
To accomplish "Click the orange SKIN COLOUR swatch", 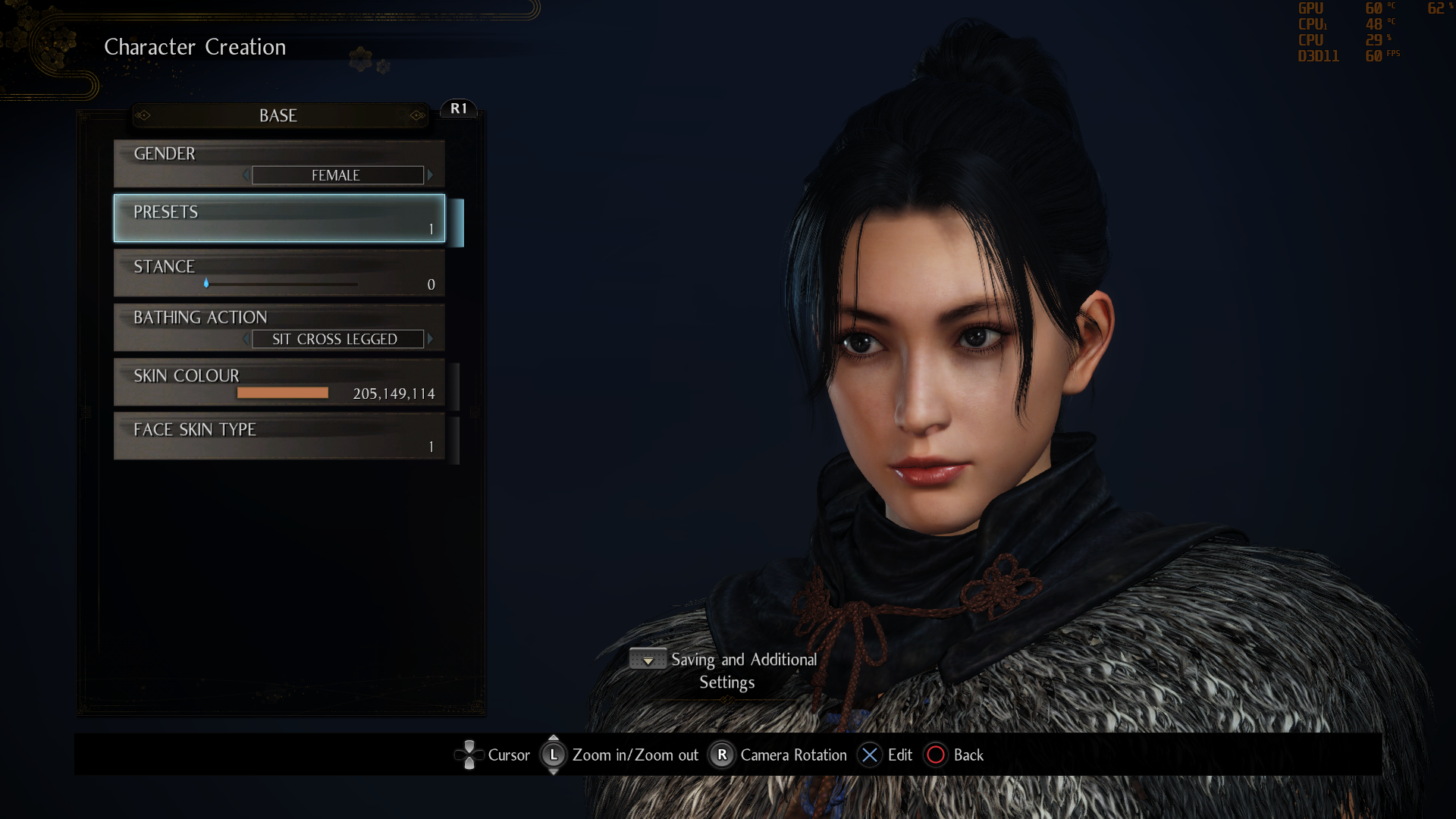I will click(x=282, y=392).
